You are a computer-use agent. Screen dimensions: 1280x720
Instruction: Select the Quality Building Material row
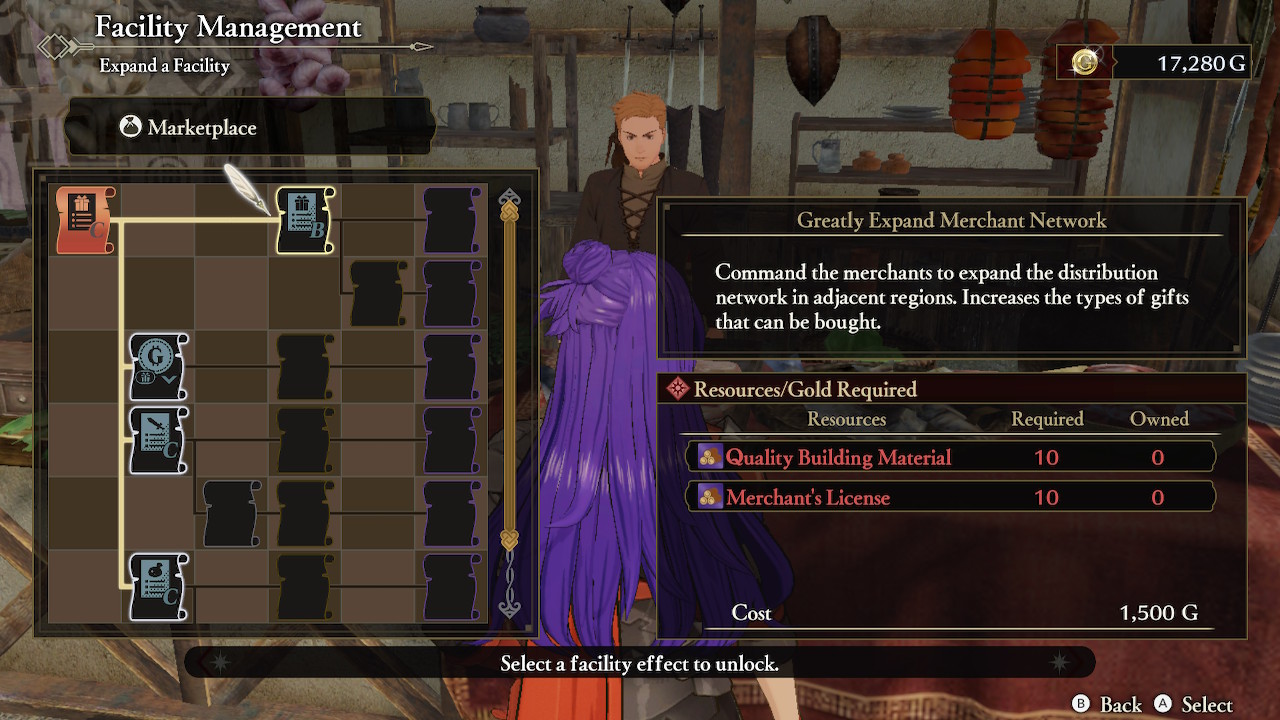click(950, 457)
